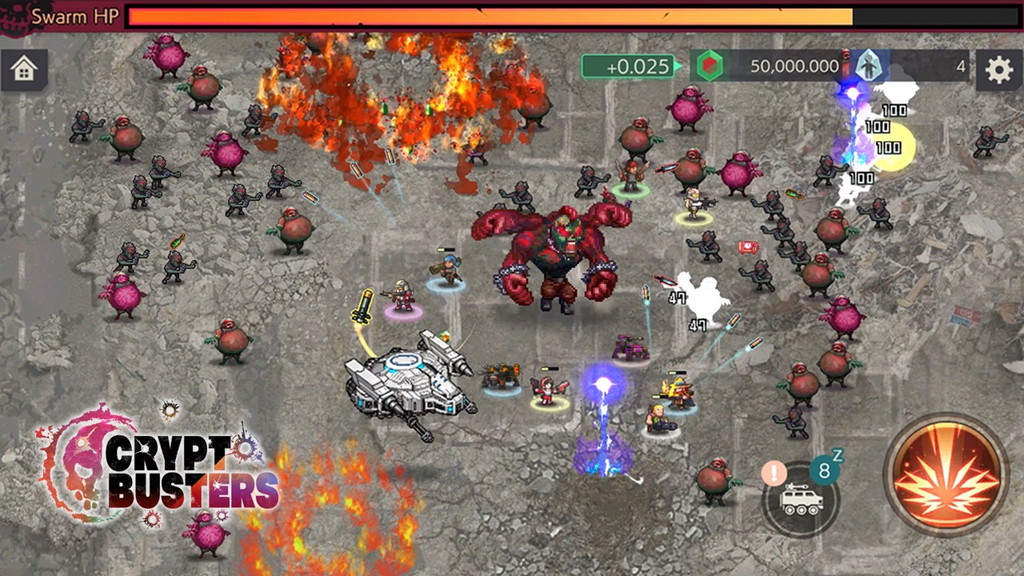Open the settings gear

click(x=998, y=69)
